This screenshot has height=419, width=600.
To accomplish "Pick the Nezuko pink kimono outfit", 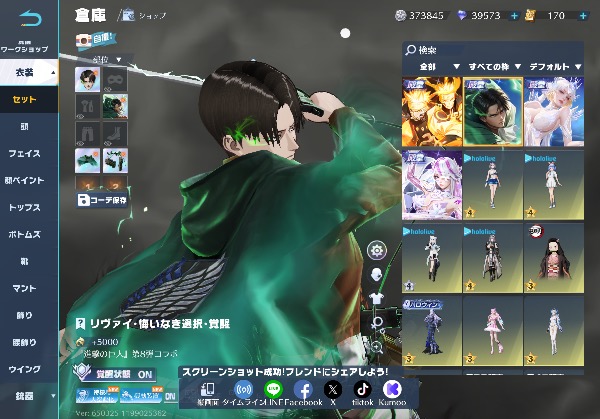I will point(553,256).
